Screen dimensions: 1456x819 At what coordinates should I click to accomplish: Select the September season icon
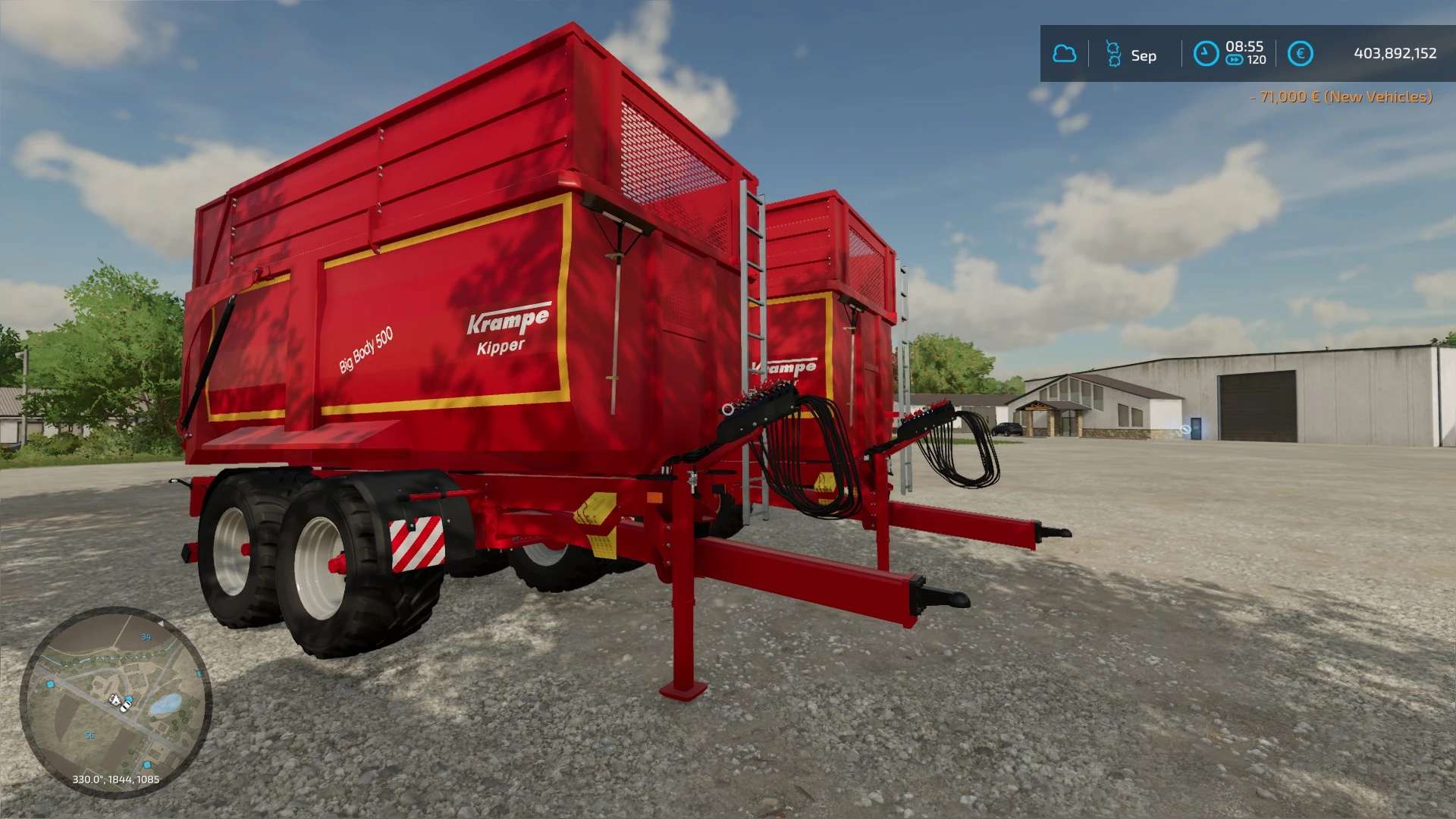pos(1113,54)
